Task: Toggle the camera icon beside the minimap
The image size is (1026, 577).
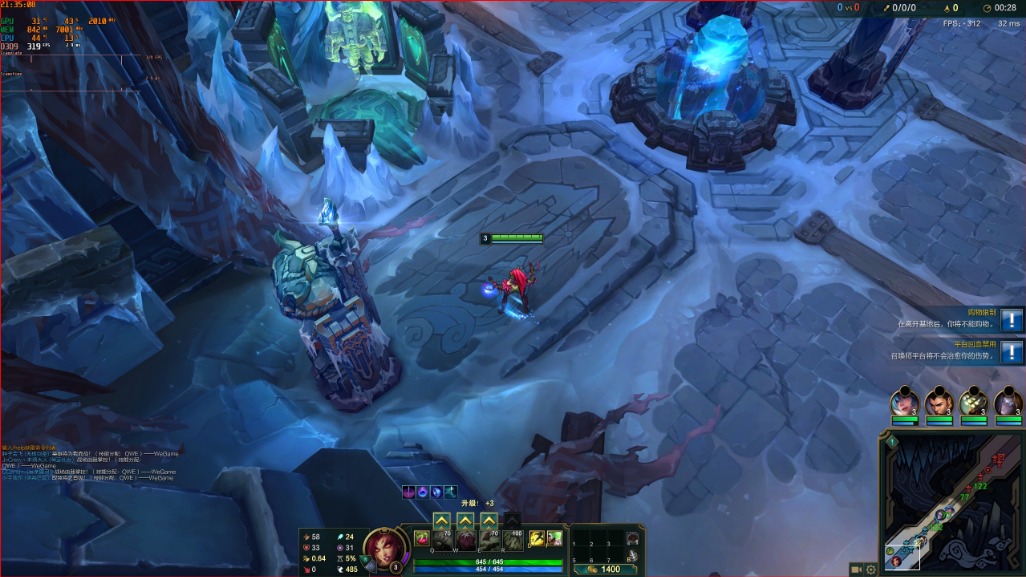Action: tap(857, 569)
